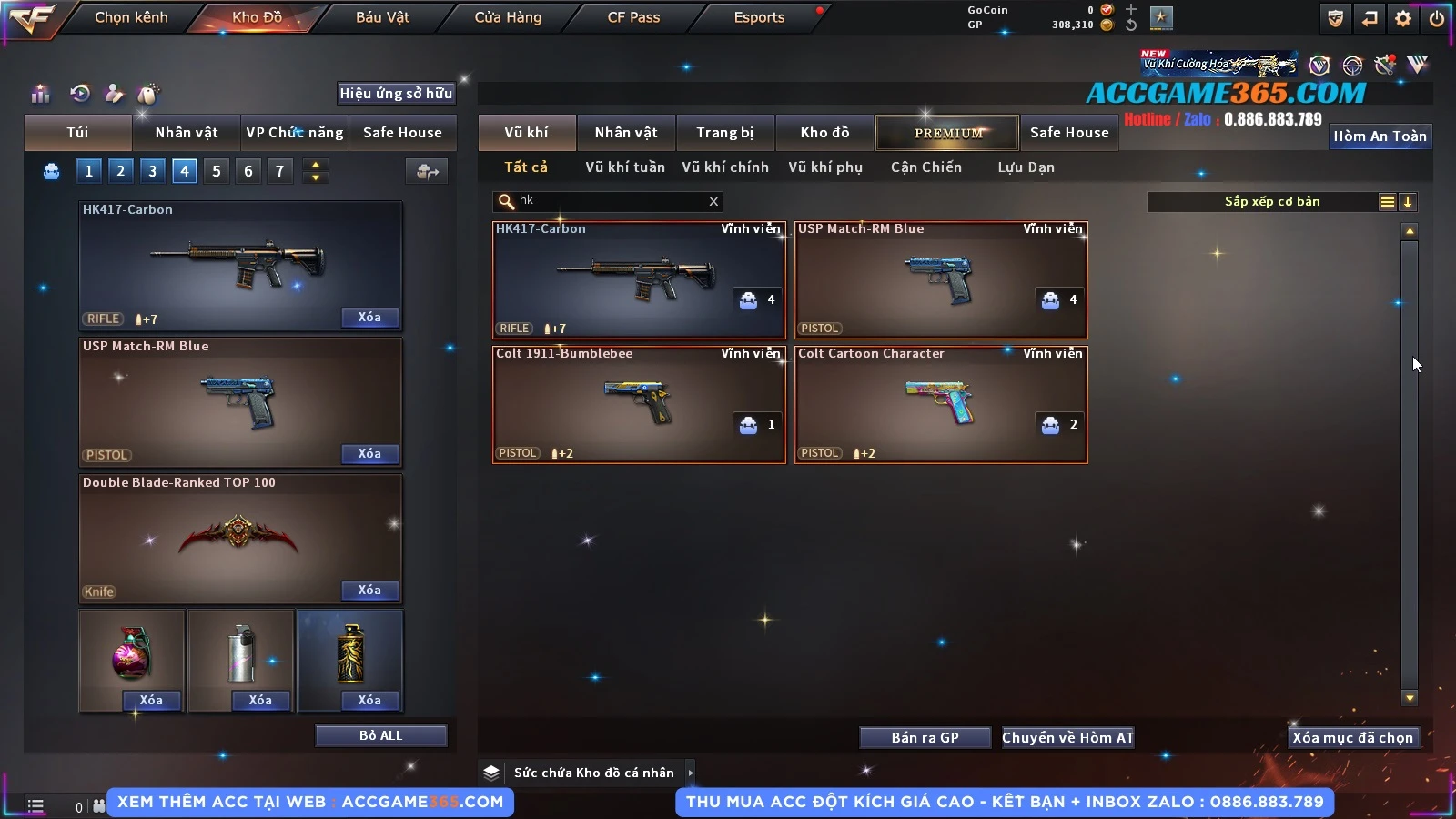This screenshot has height=819, width=1456.
Task: Show the Cận Chiến melee category
Action: tap(925, 167)
